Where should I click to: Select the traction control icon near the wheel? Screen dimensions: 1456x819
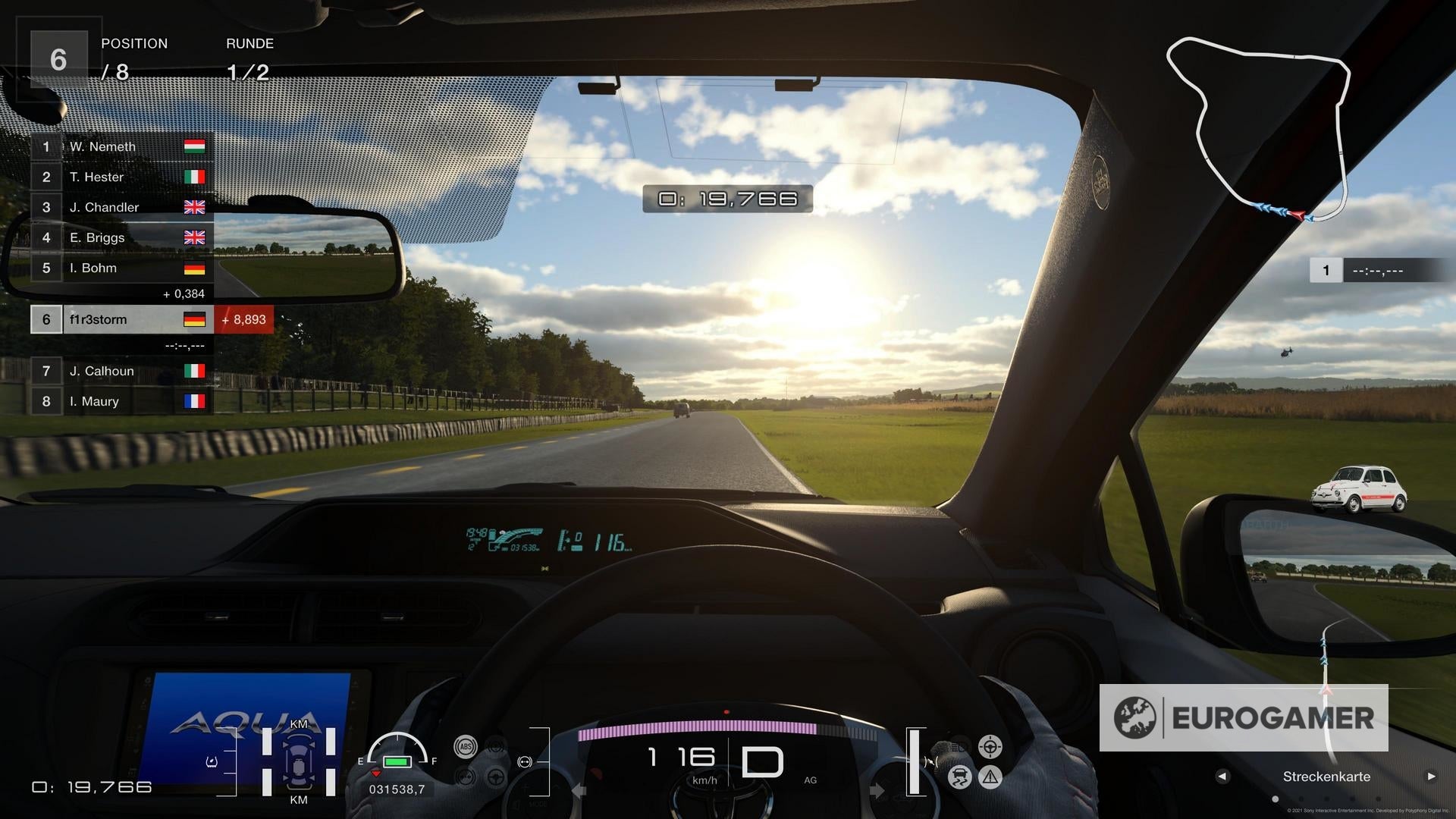tap(959, 776)
